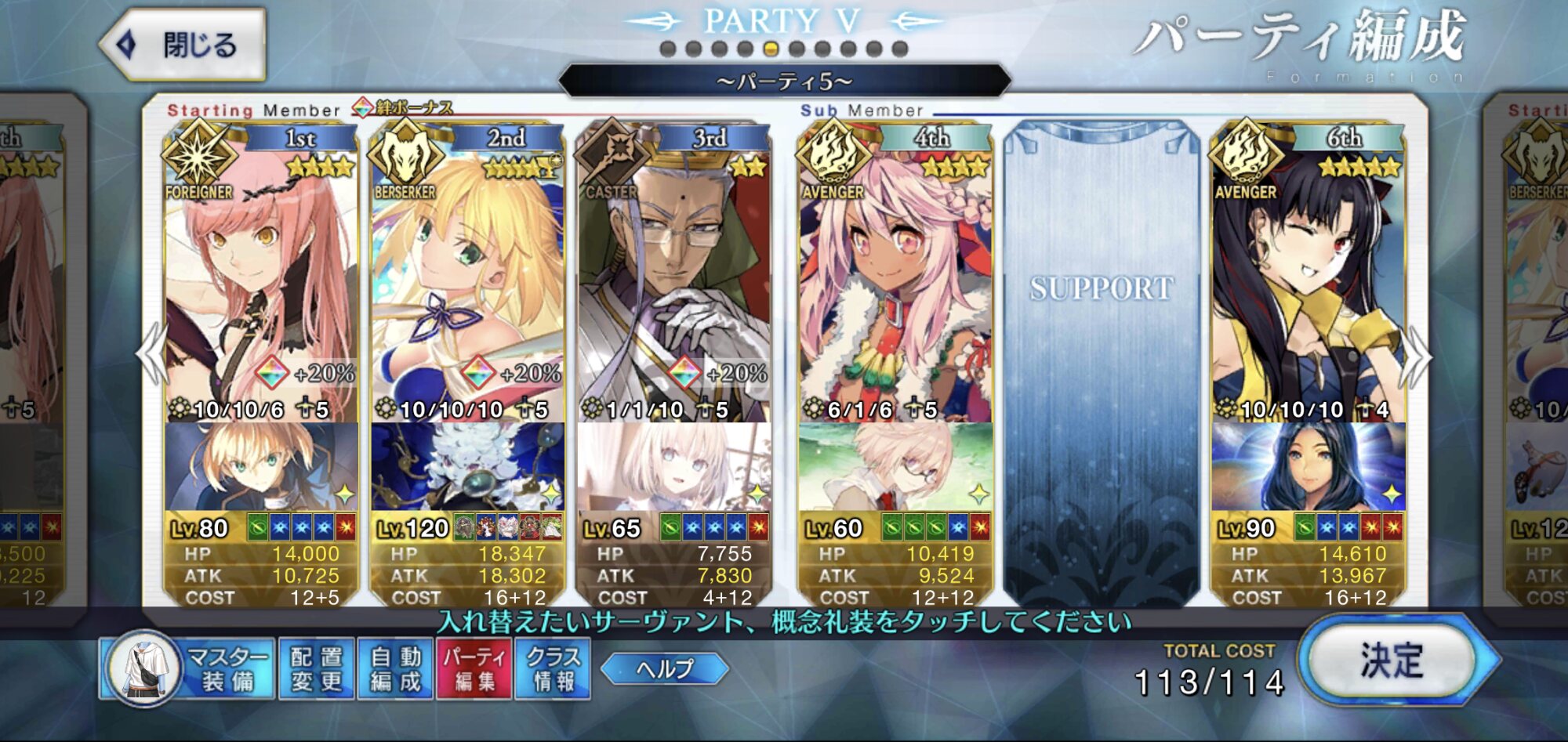Open the ヘルプ help button
Image resolution: width=1568 pixels, height=742 pixels.
click(x=665, y=669)
